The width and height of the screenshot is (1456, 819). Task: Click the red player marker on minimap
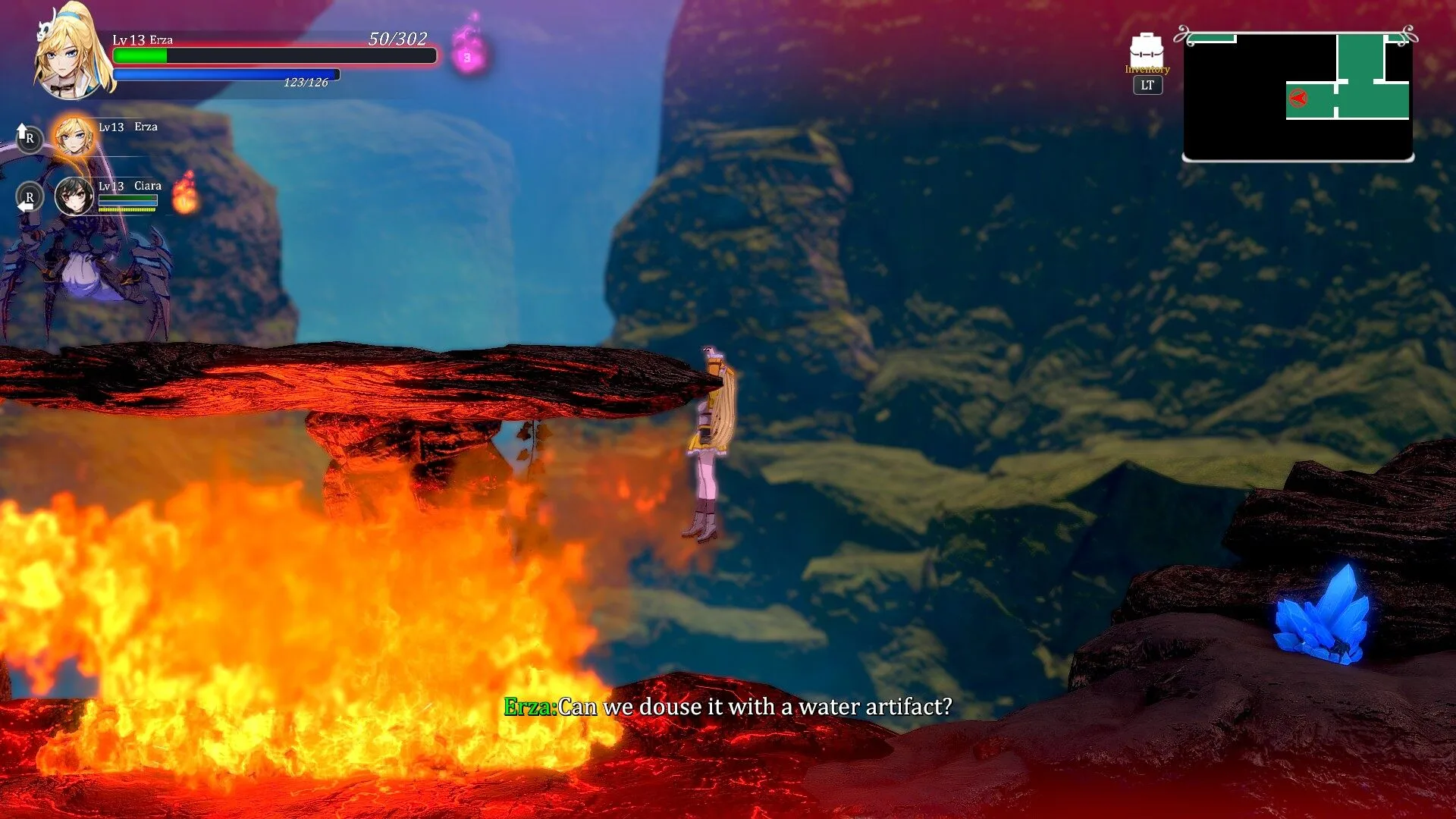(x=1298, y=98)
